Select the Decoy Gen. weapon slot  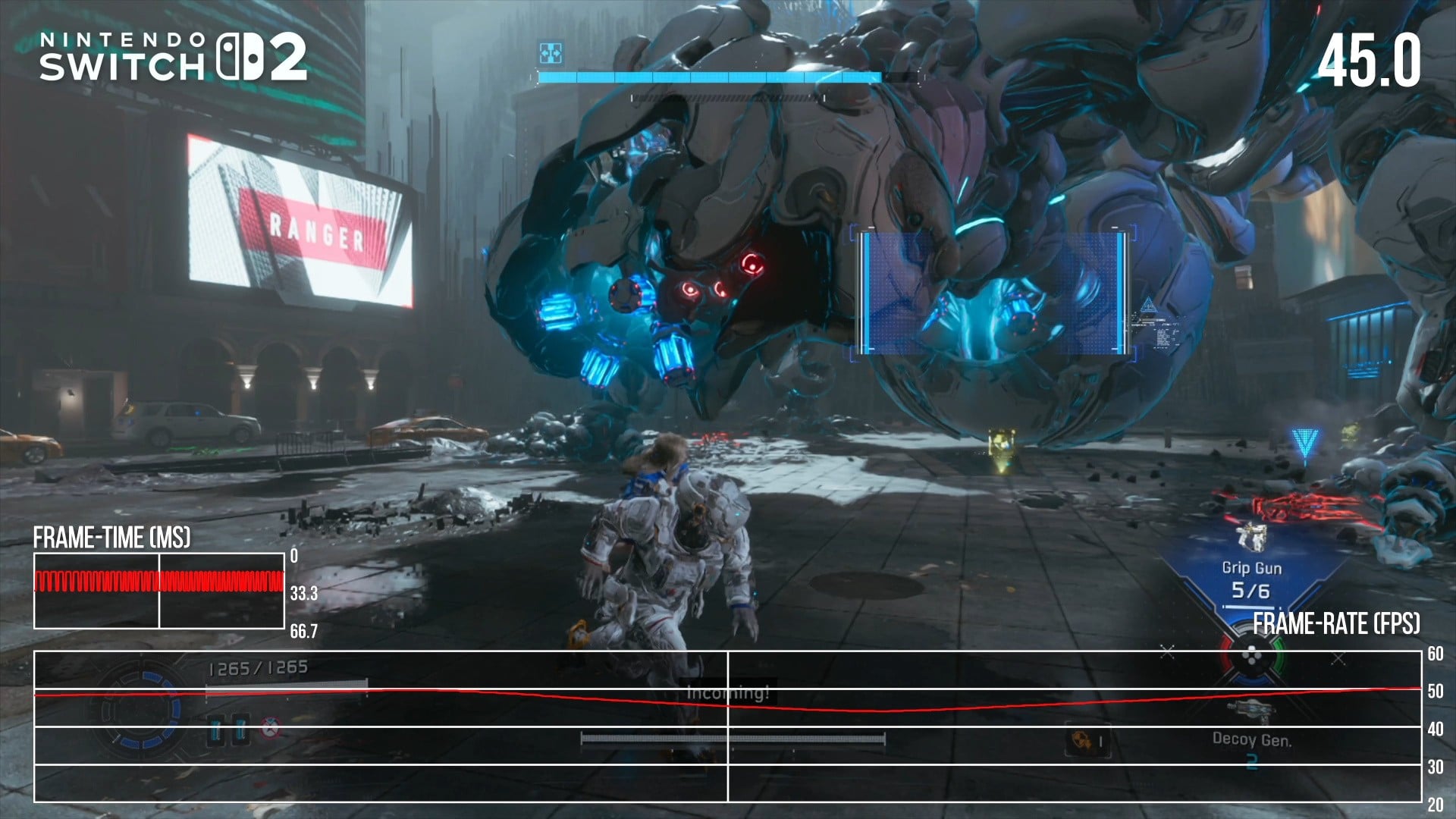pyautogui.click(x=1251, y=739)
